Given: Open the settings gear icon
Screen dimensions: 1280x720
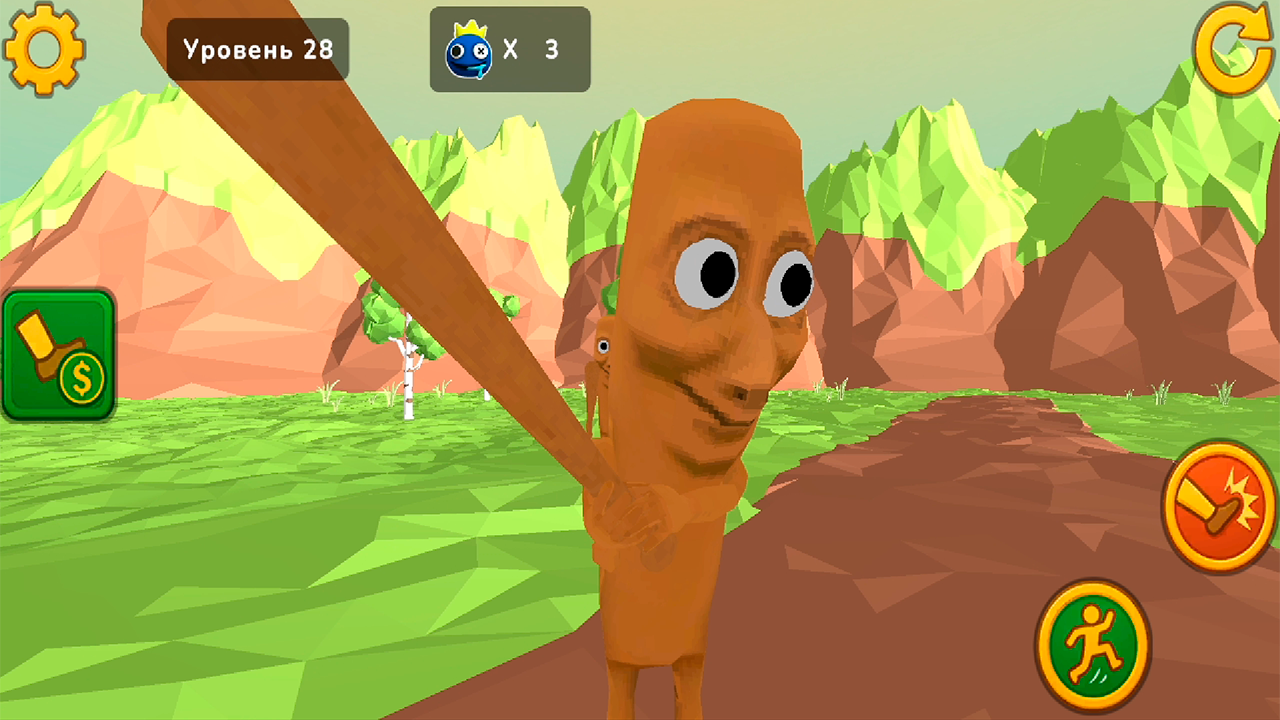Looking at the screenshot, I should click(45, 48).
